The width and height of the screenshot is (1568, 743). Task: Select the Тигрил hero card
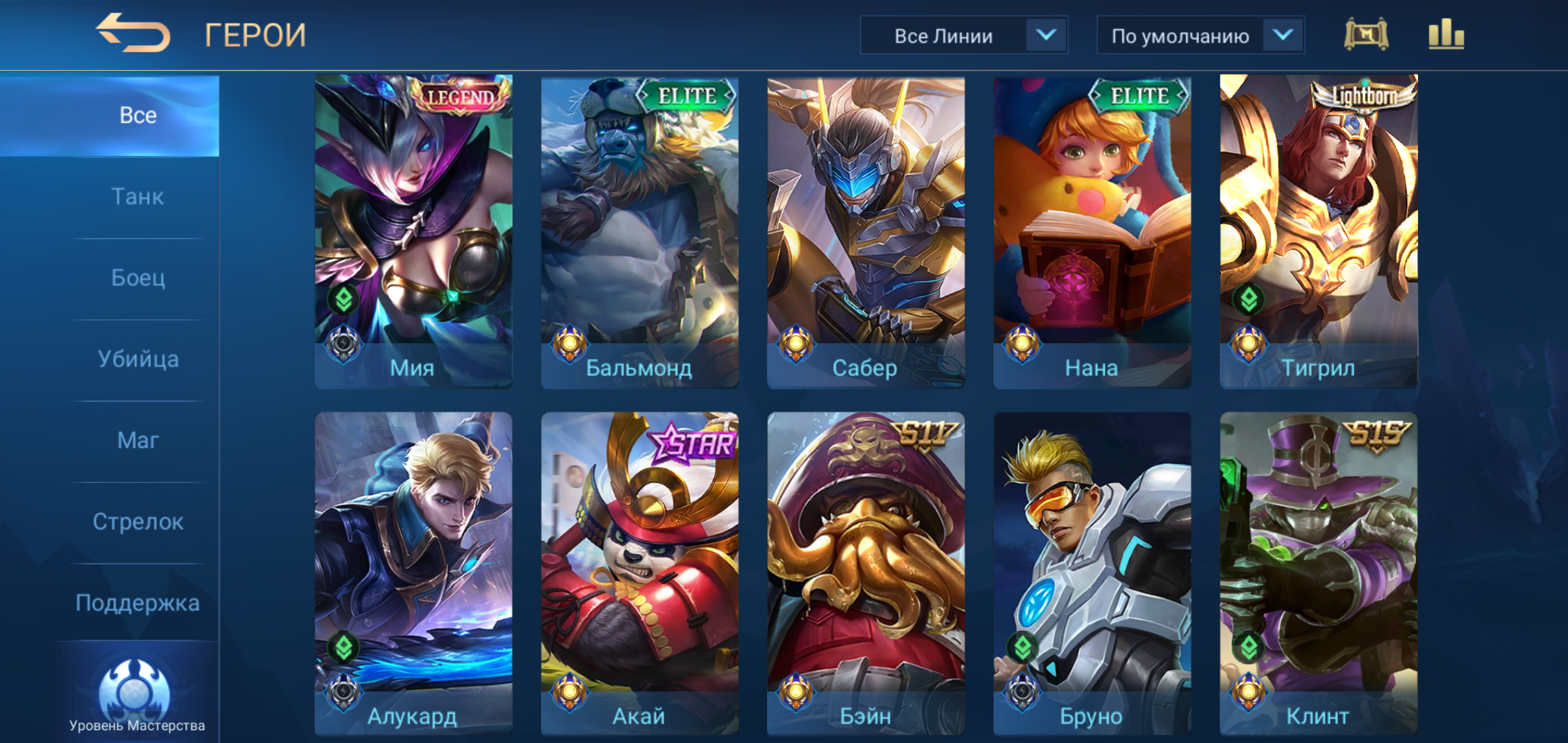(1318, 232)
